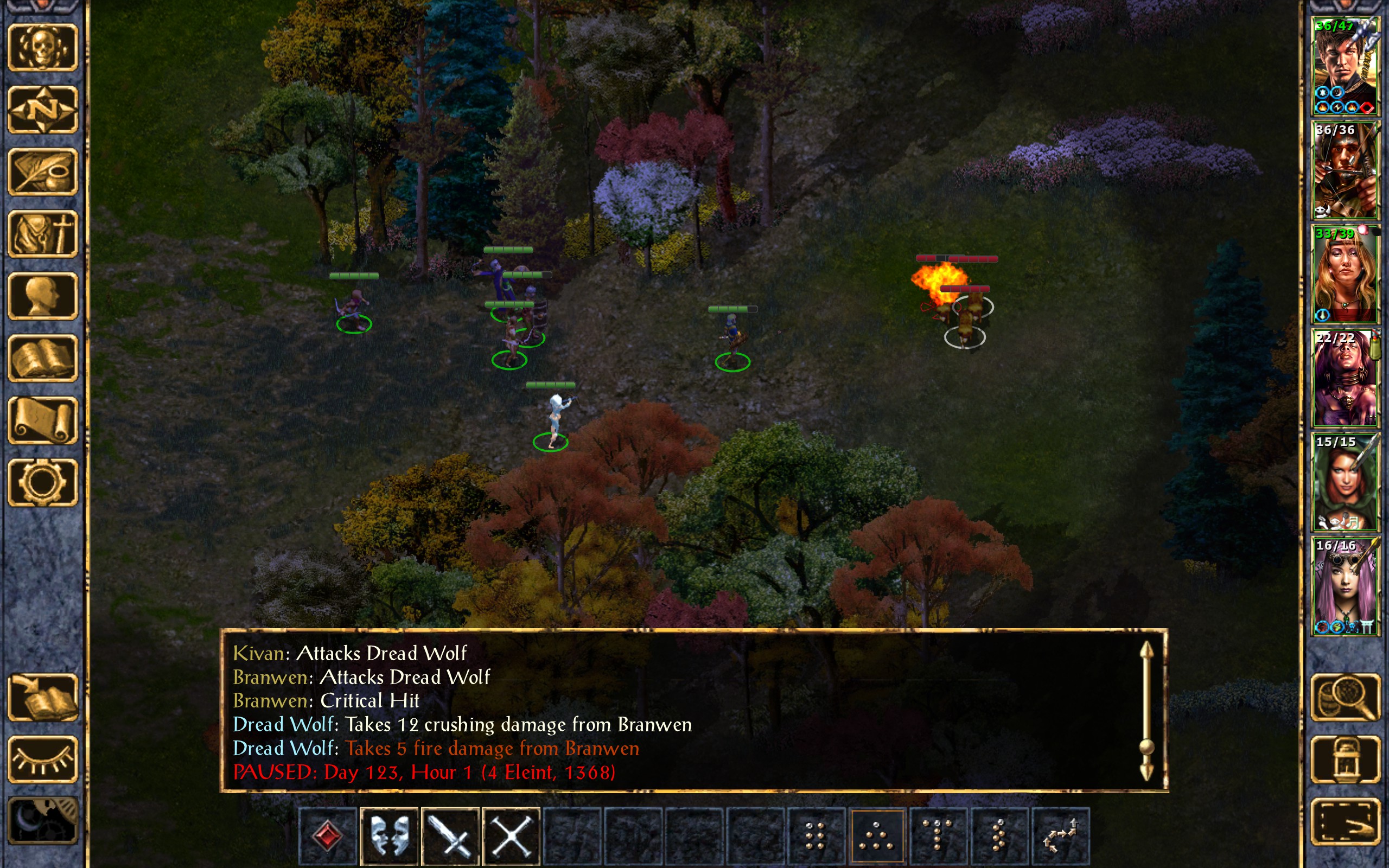Image resolution: width=1389 pixels, height=868 pixels.
Task: Select the red-haired hooded portrait with 15/15 health
Action: click(x=1345, y=482)
